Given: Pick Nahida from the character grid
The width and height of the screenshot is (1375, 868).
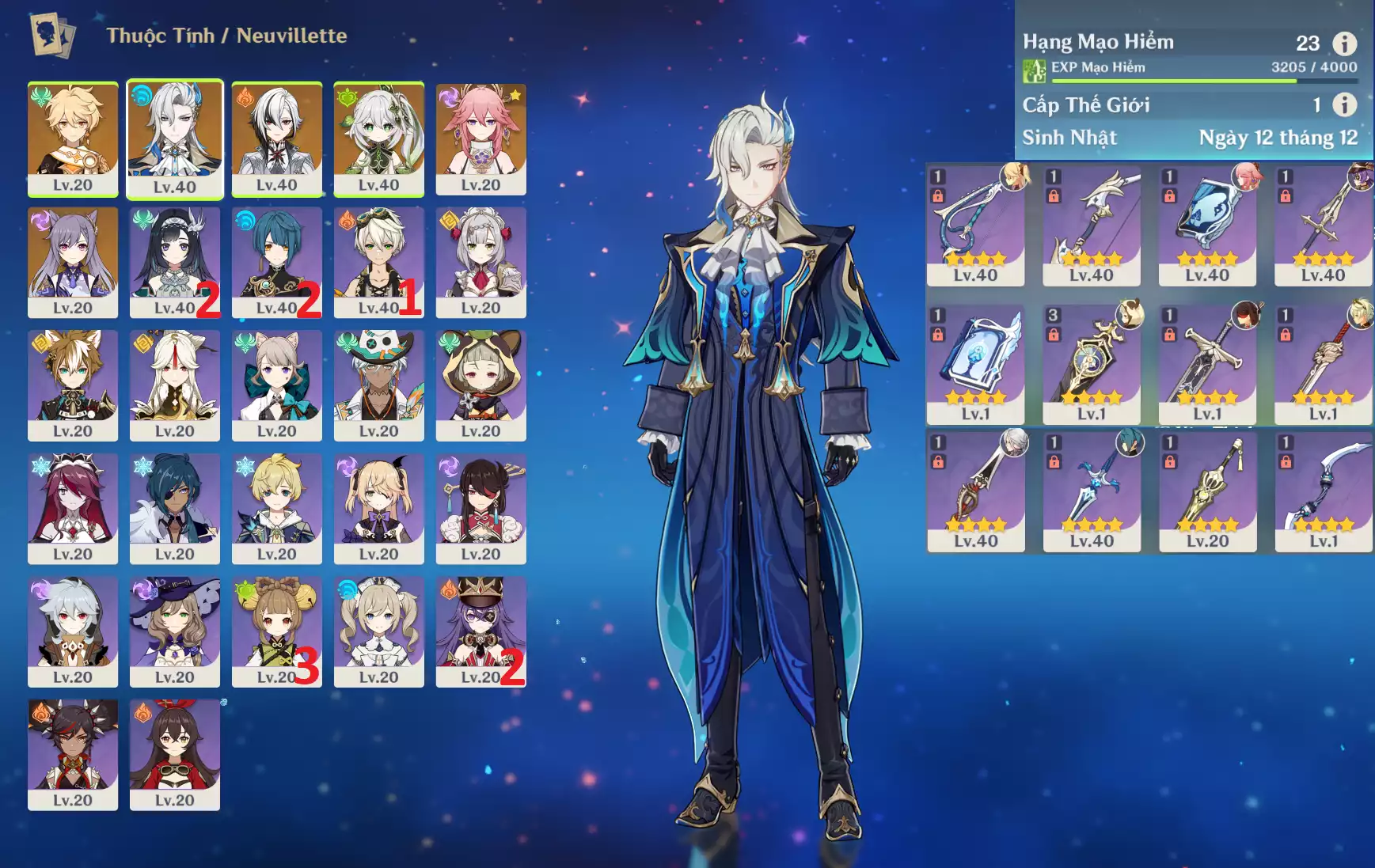Looking at the screenshot, I should point(379,138).
